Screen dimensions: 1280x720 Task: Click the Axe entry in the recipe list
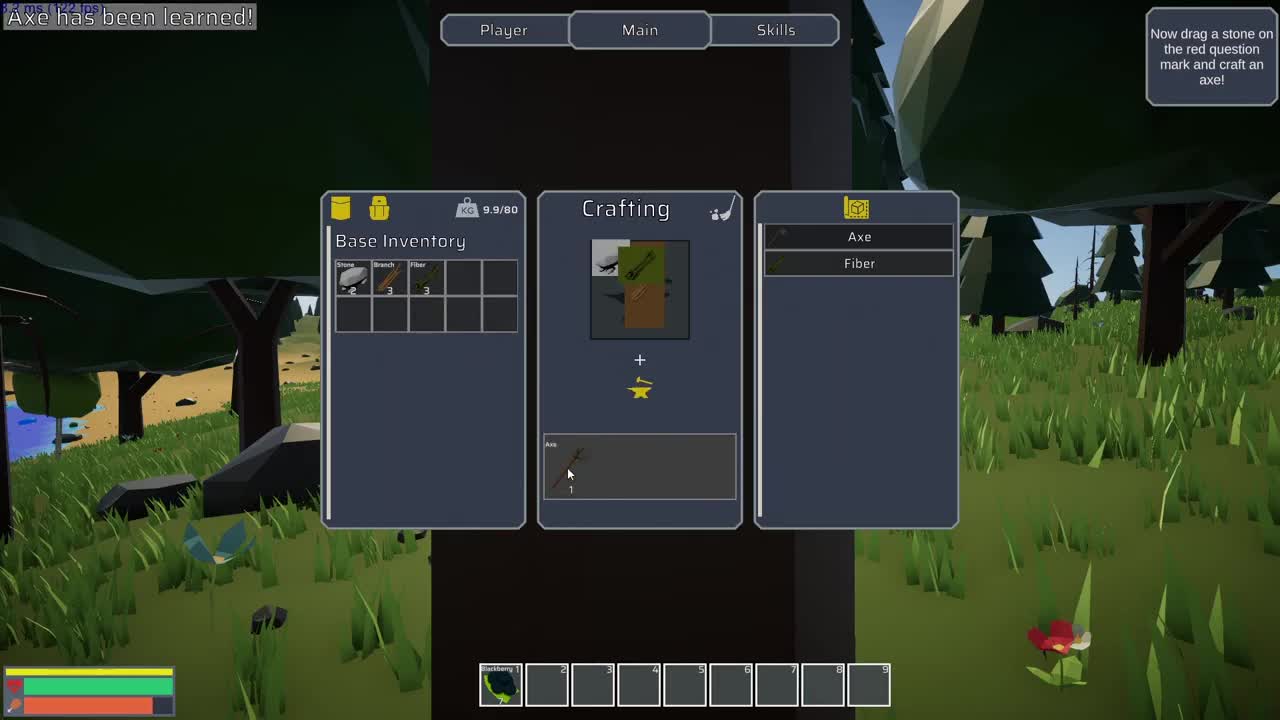(x=858, y=236)
